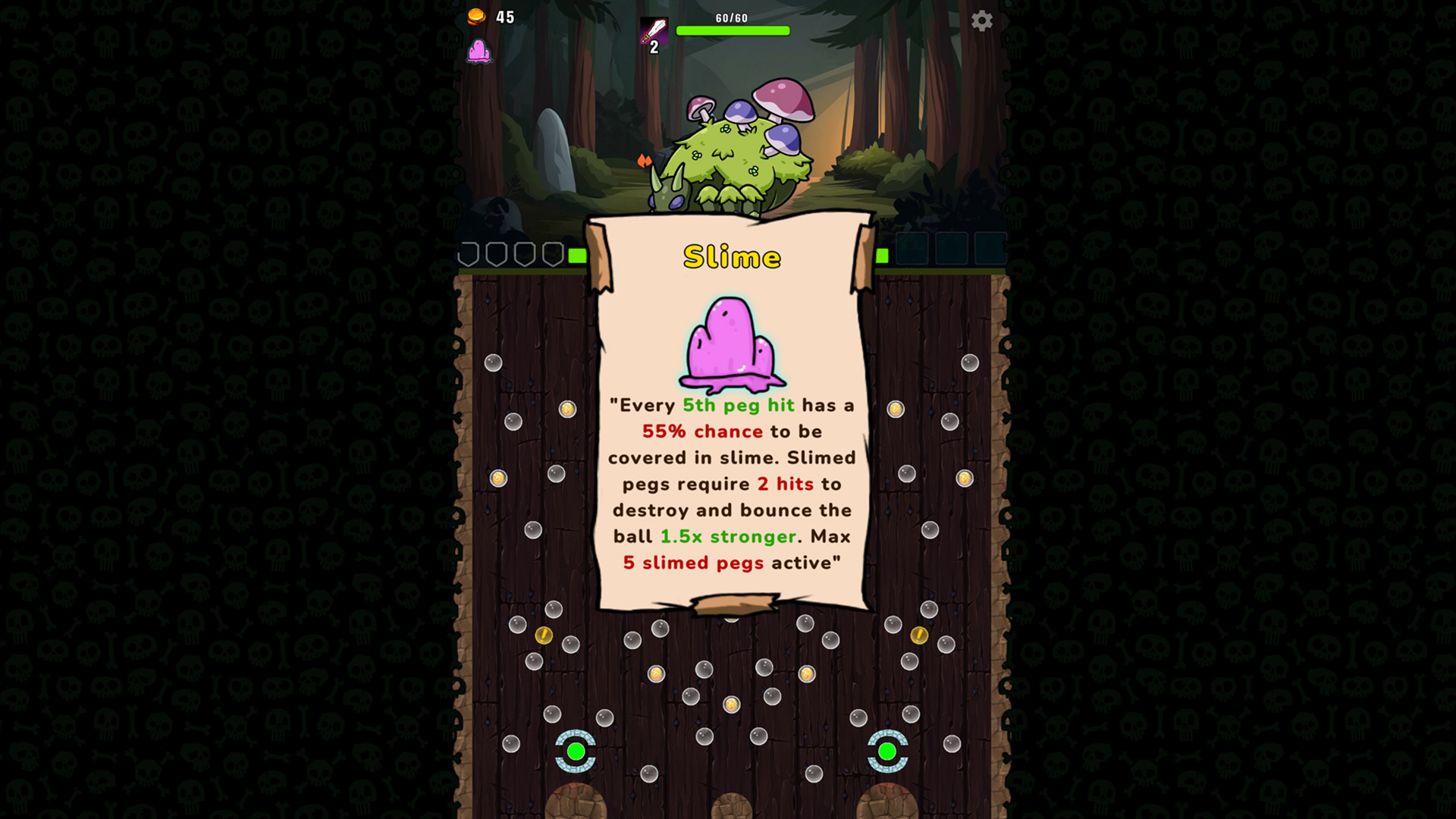Tap the first dark slot in the right-side row
Image resolution: width=1456 pixels, height=819 pixels.
pos(912,248)
